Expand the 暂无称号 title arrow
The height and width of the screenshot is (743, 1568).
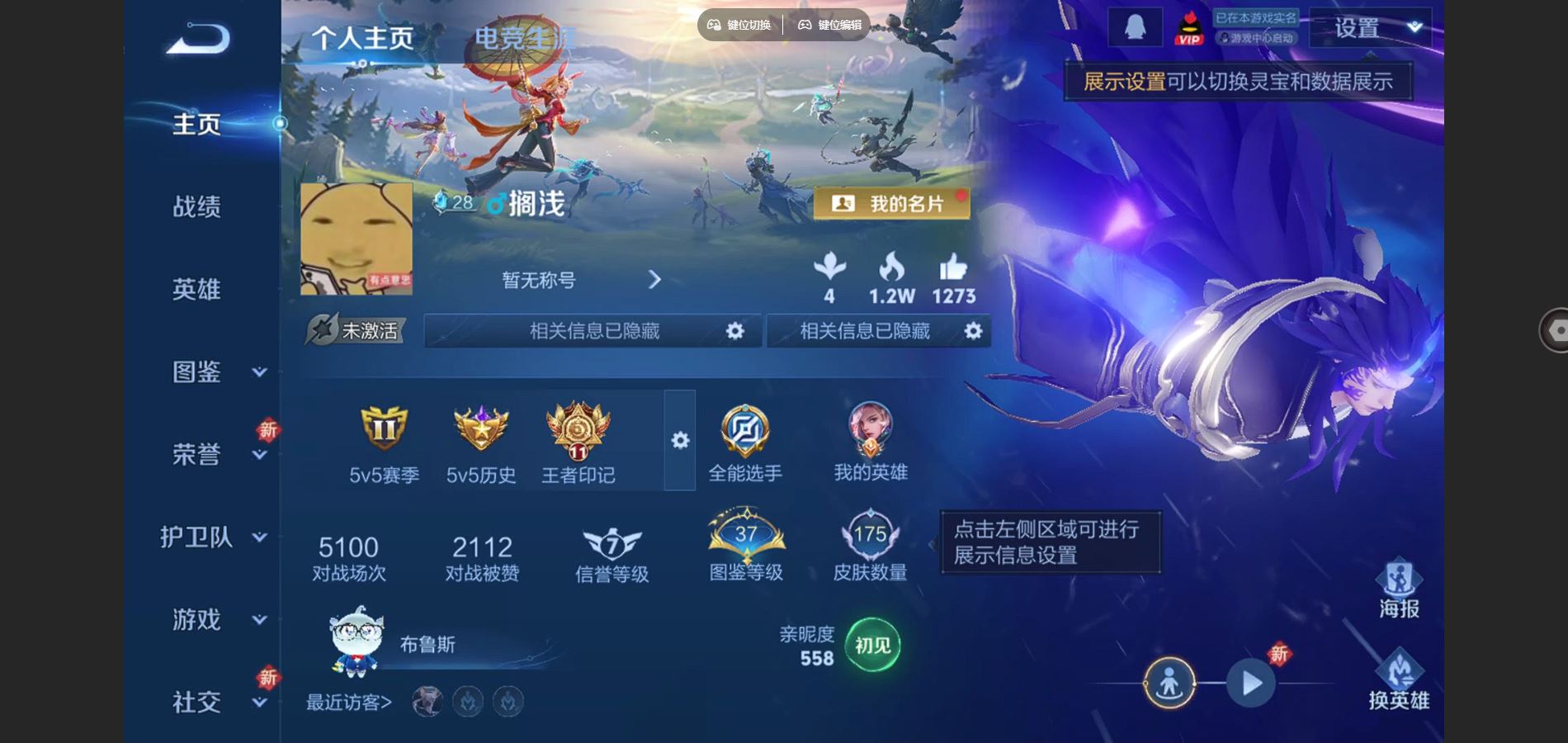click(656, 281)
